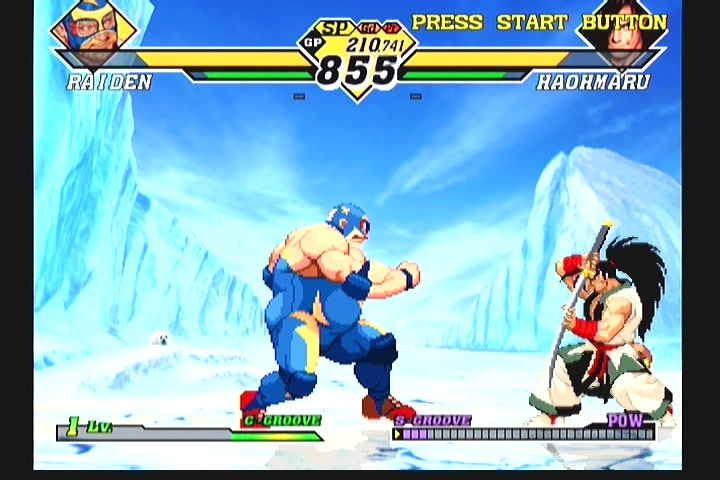Click Raiden's character portrait

[91, 30]
